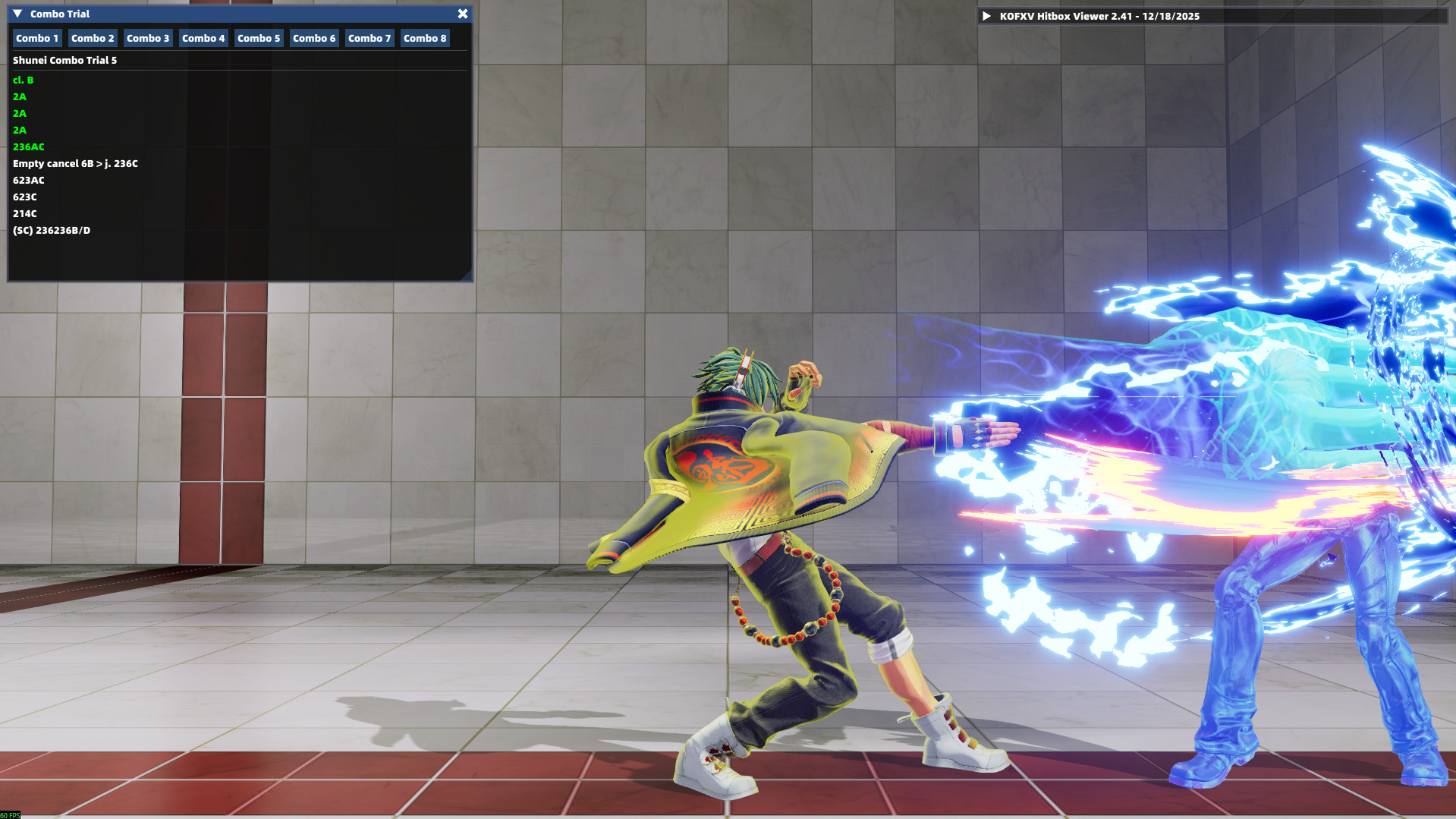Switch to the Combo 2 tab
Image resolution: width=1456 pixels, height=819 pixels.
point(92,38)
